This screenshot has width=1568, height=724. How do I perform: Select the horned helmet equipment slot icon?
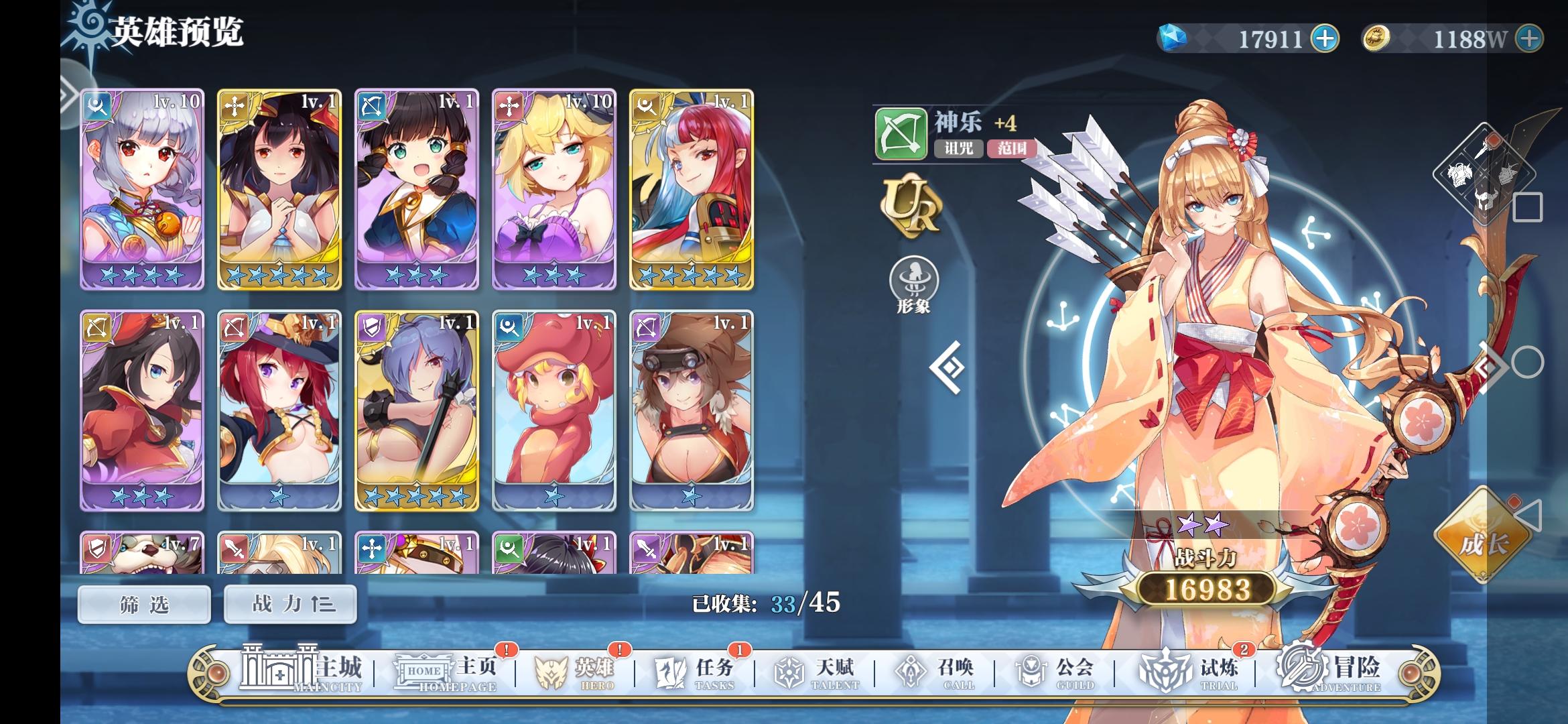1486,200
